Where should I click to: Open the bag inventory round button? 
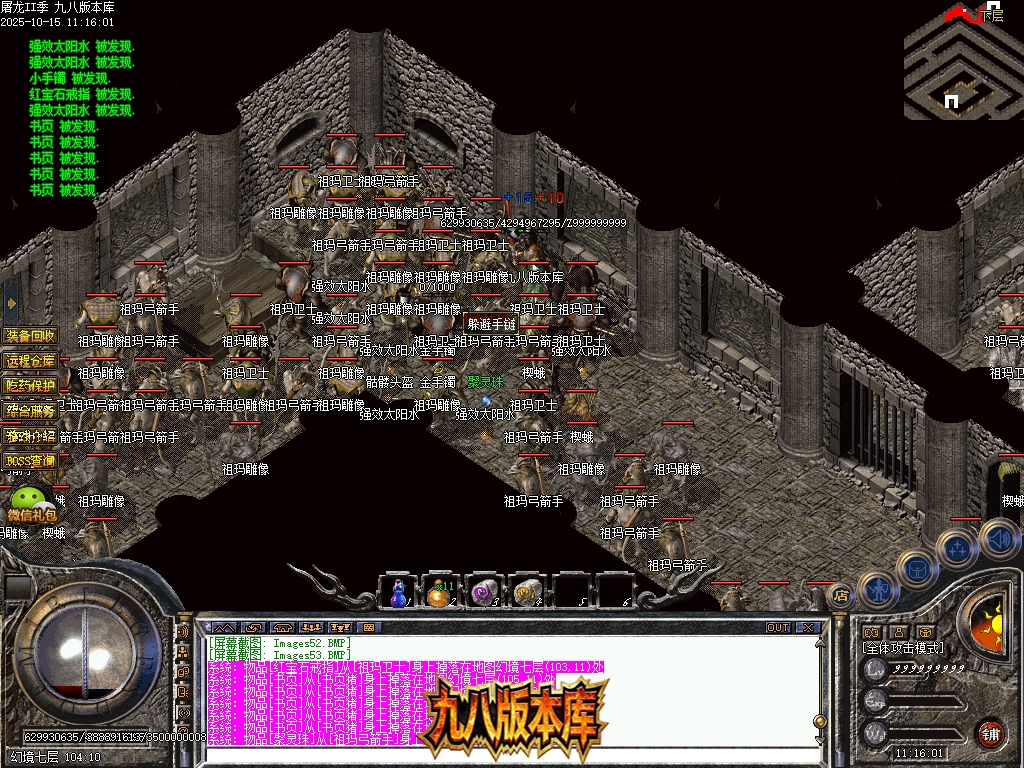[x=917, y=568]
